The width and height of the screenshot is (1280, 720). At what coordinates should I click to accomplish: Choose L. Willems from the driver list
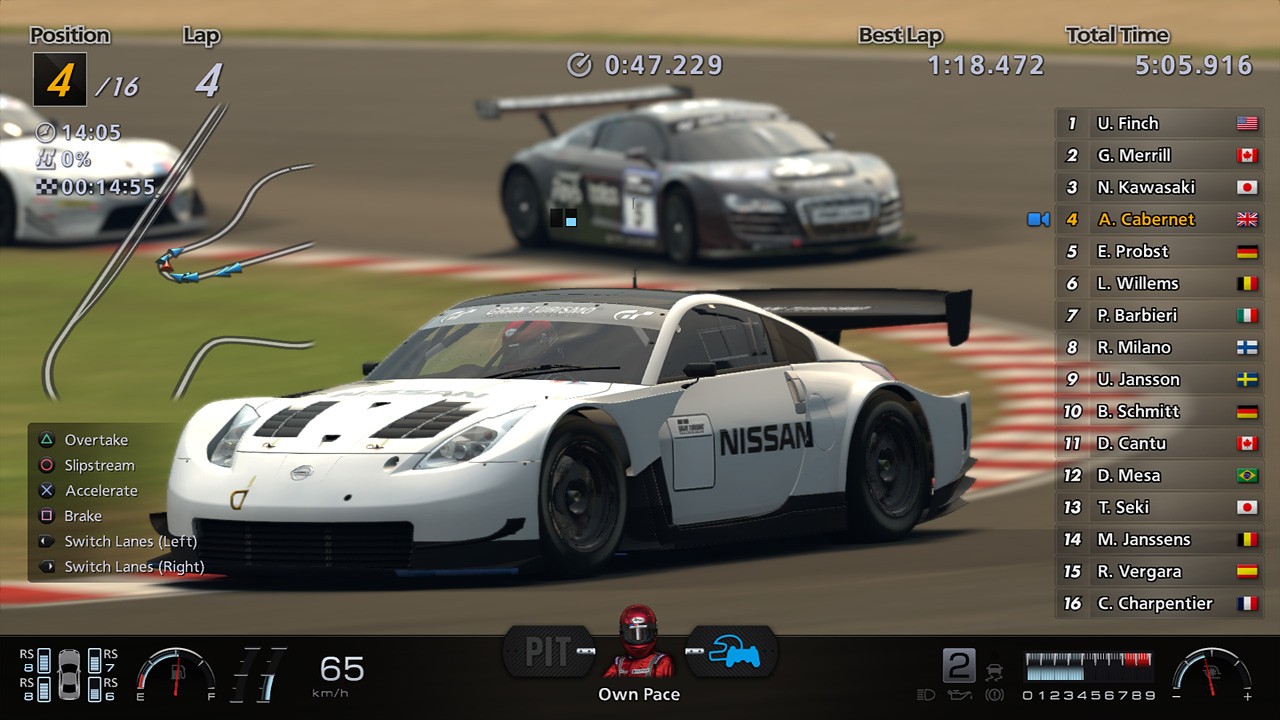pyautogui.click(x=1160, y=283)
